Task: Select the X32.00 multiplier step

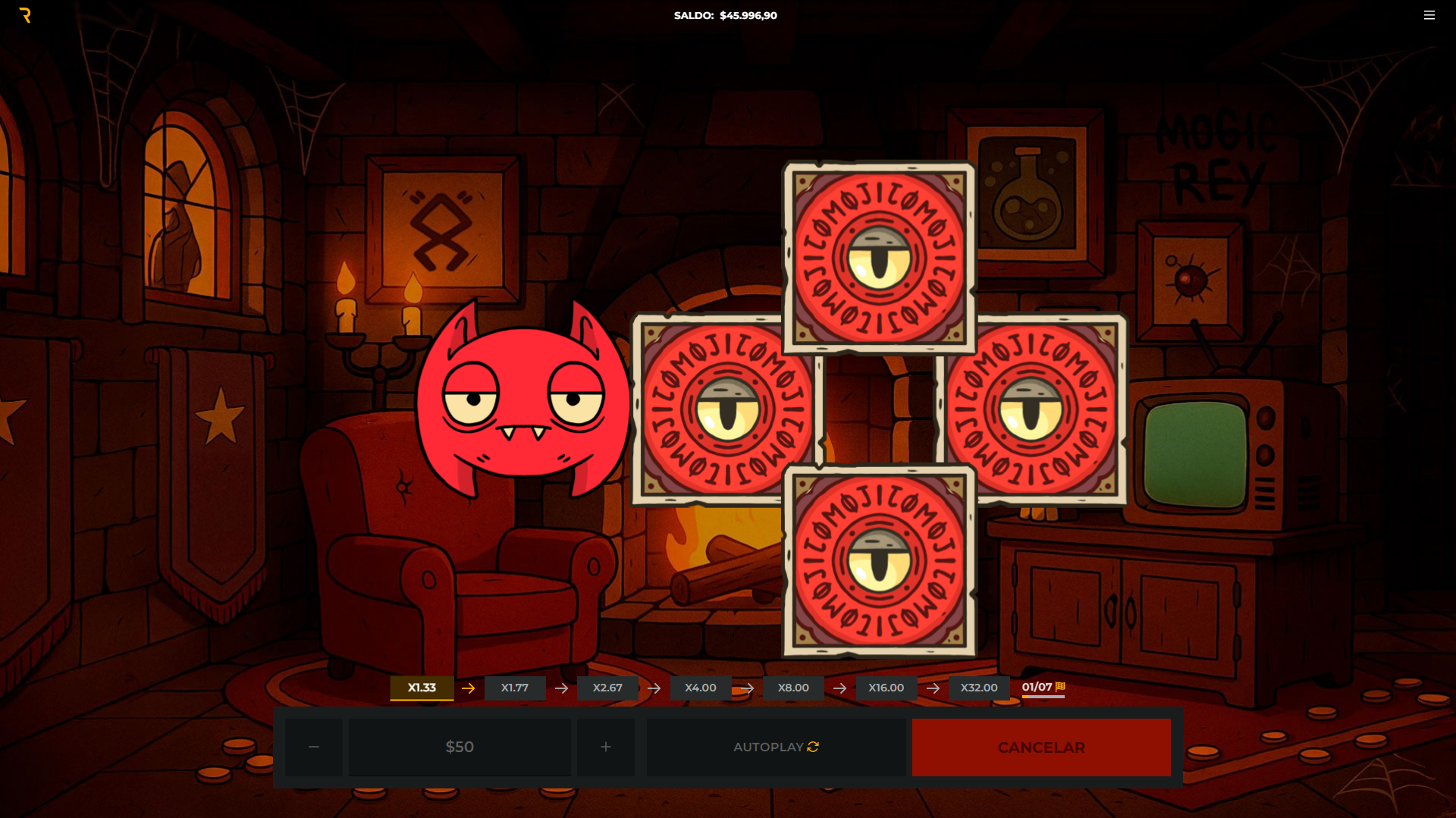Action: tap(979, 688)
